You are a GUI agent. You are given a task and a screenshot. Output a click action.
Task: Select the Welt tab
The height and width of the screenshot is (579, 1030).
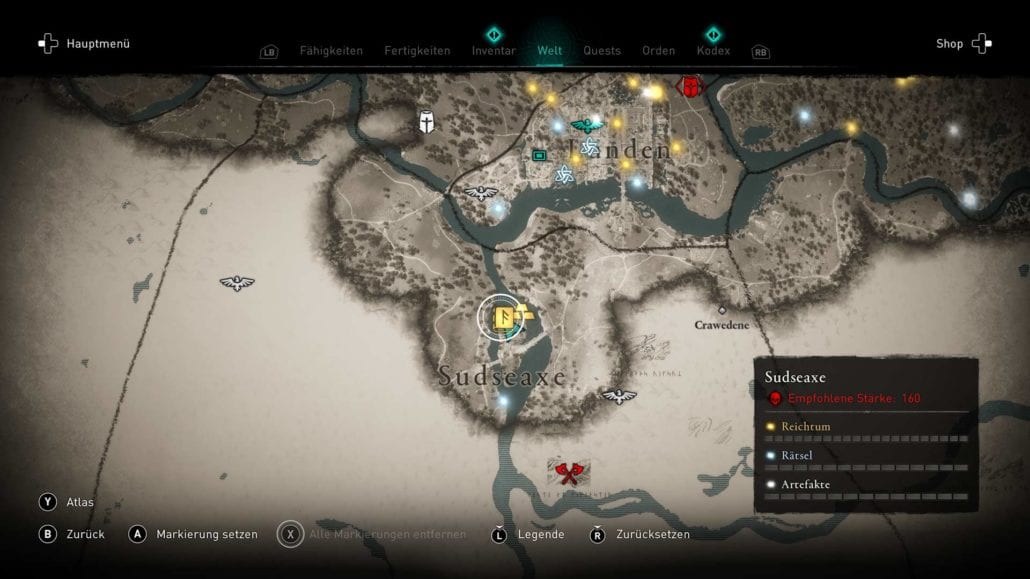[549, 51]
